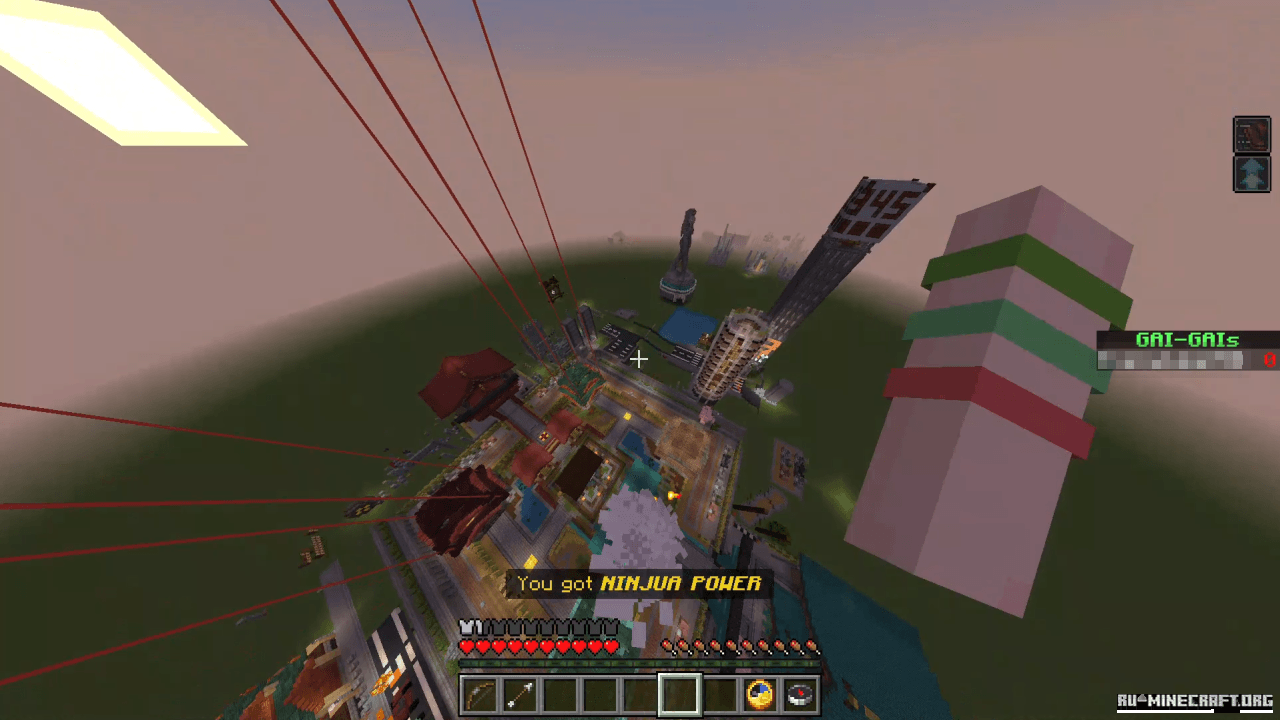Click the reddish status effect icon
Screen dimensions: 1280x720
(x=1251, y=135)
